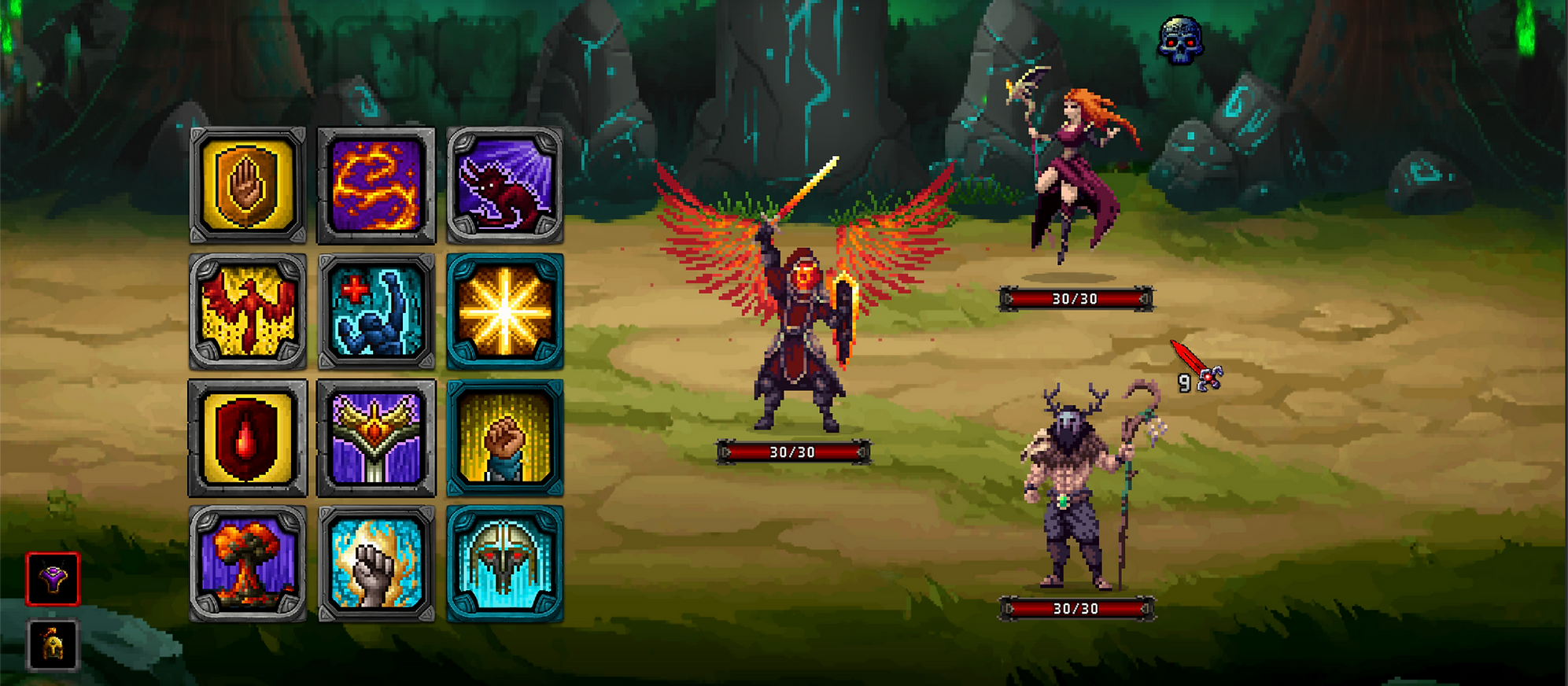Use the blue healing spell with red cross
1568x686 pixels.
pyautogui.click(x=378, y=310)
